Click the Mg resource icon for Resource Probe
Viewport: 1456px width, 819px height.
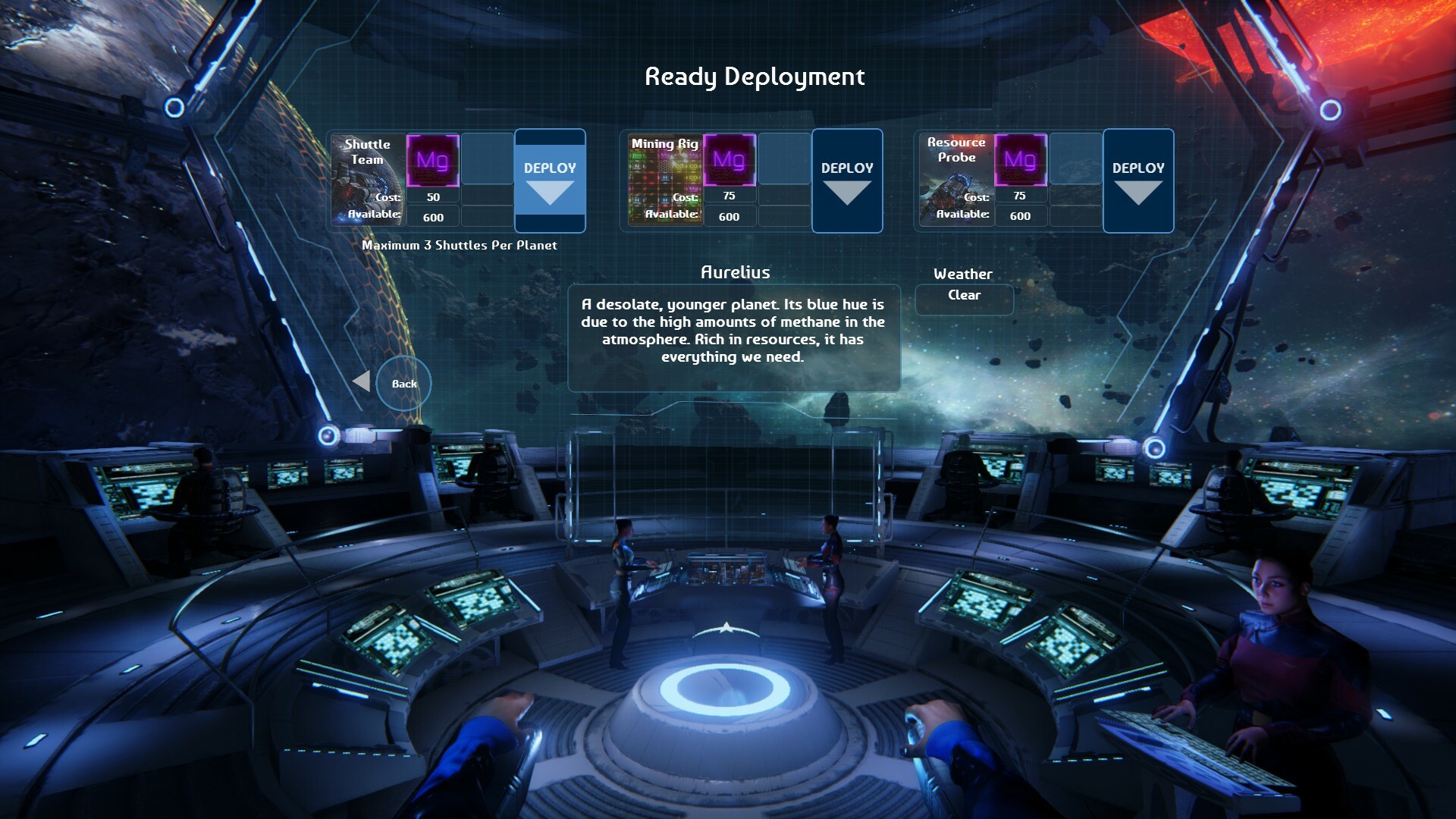(x=1020, y=162)
